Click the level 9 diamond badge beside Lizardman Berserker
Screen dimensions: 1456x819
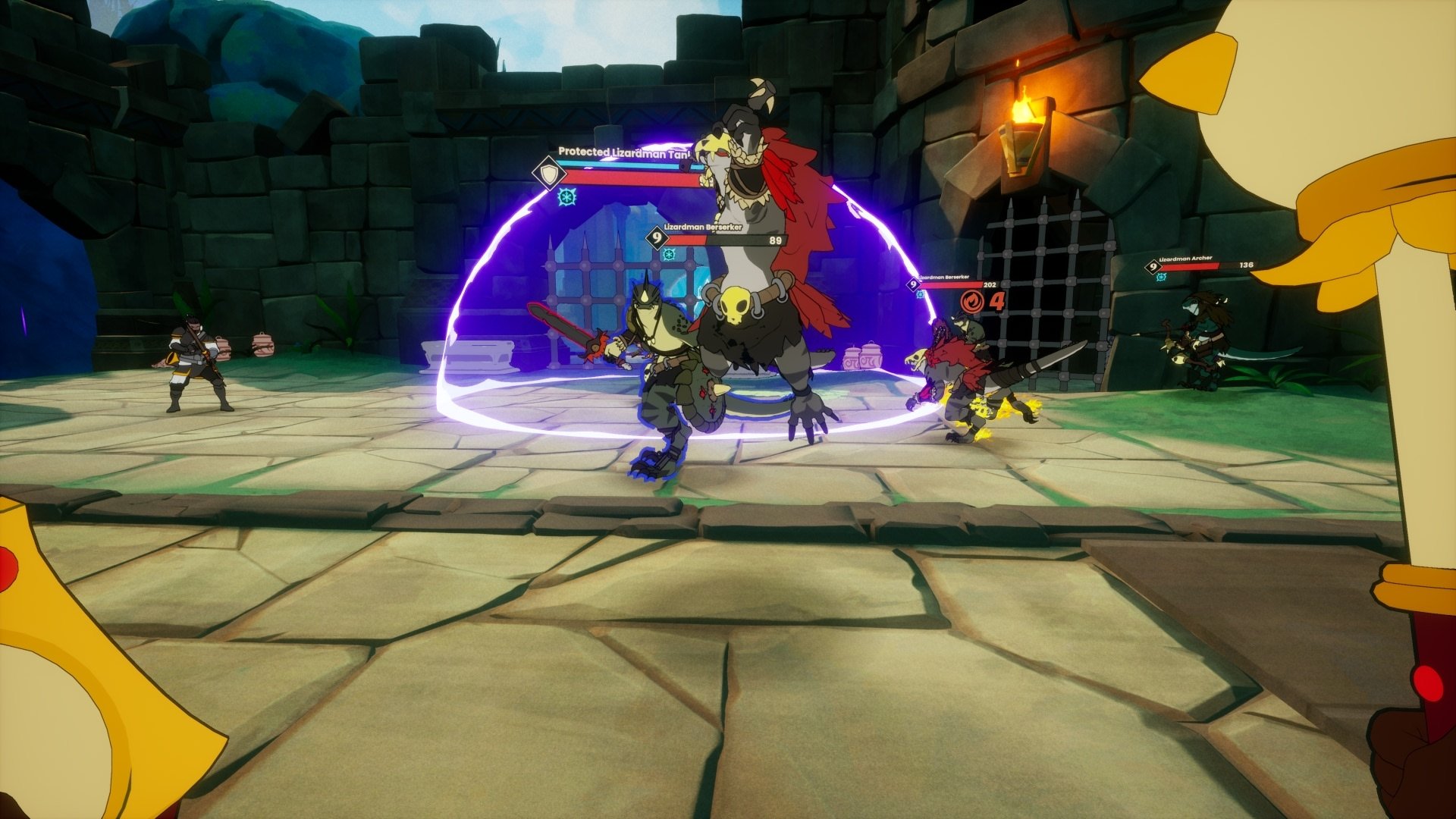(x=657, y=240)
